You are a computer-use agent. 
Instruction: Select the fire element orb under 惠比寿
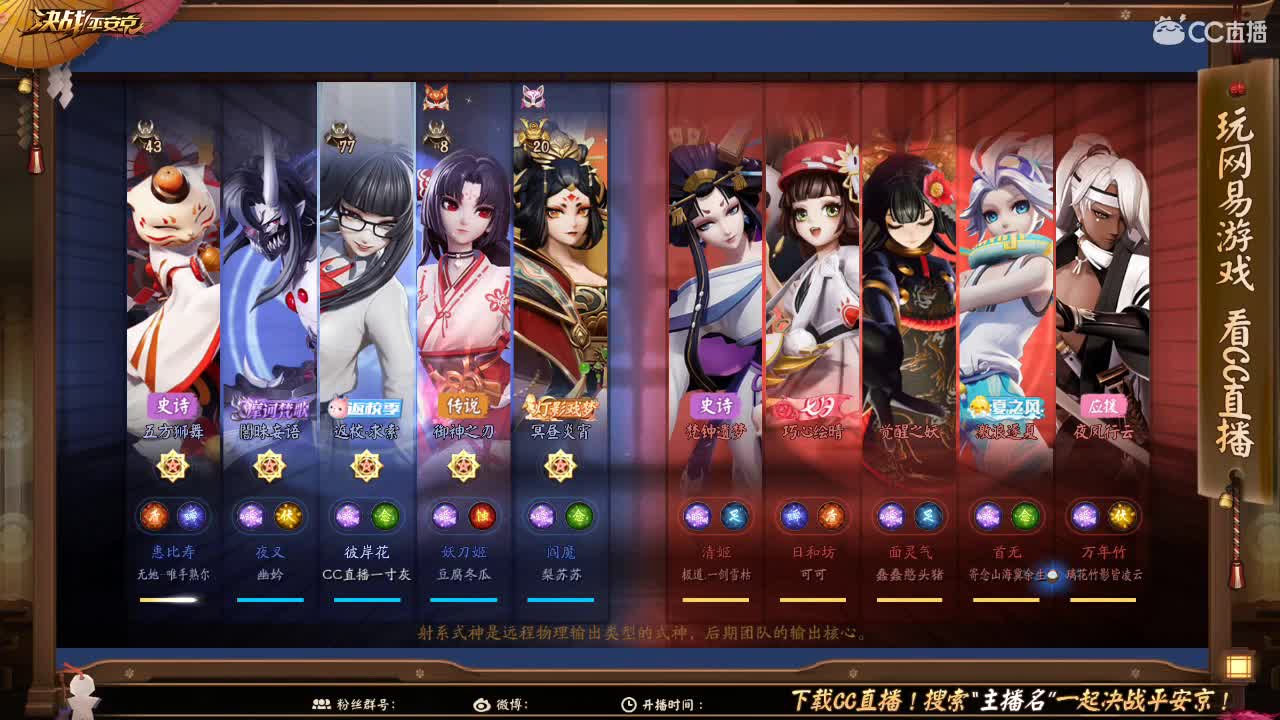157,516
